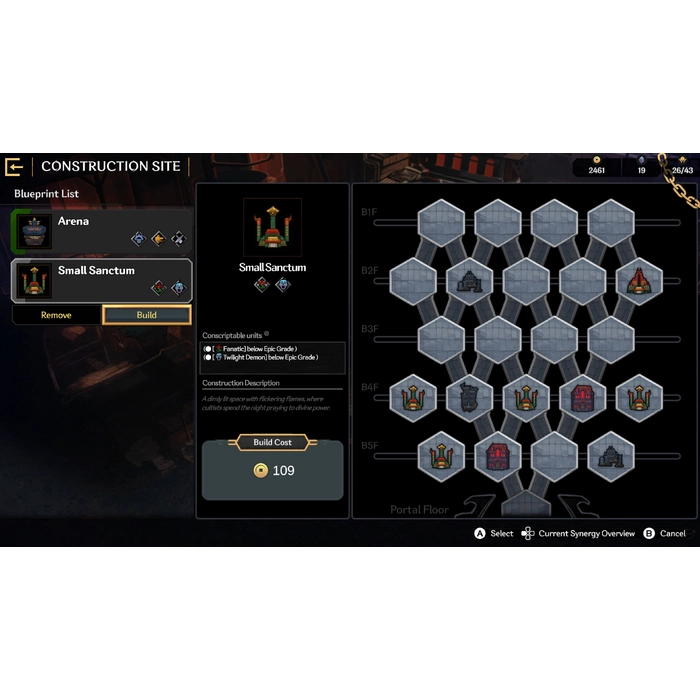The width and height of the screenshot is (700, 700).
Task: Pick the red mansion tile on B5F
Action: click(498, 456)
